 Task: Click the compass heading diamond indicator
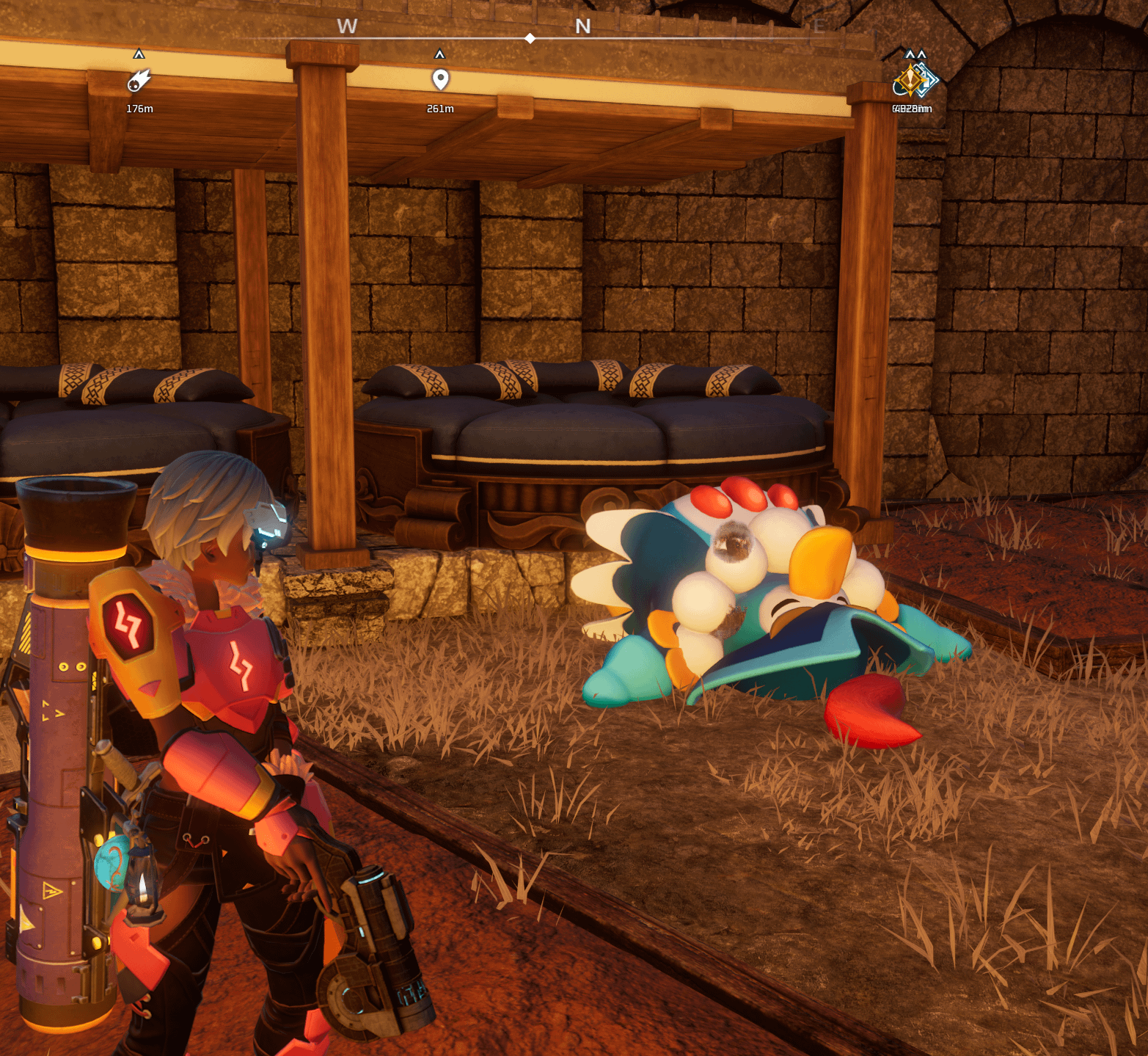(530, 38)
